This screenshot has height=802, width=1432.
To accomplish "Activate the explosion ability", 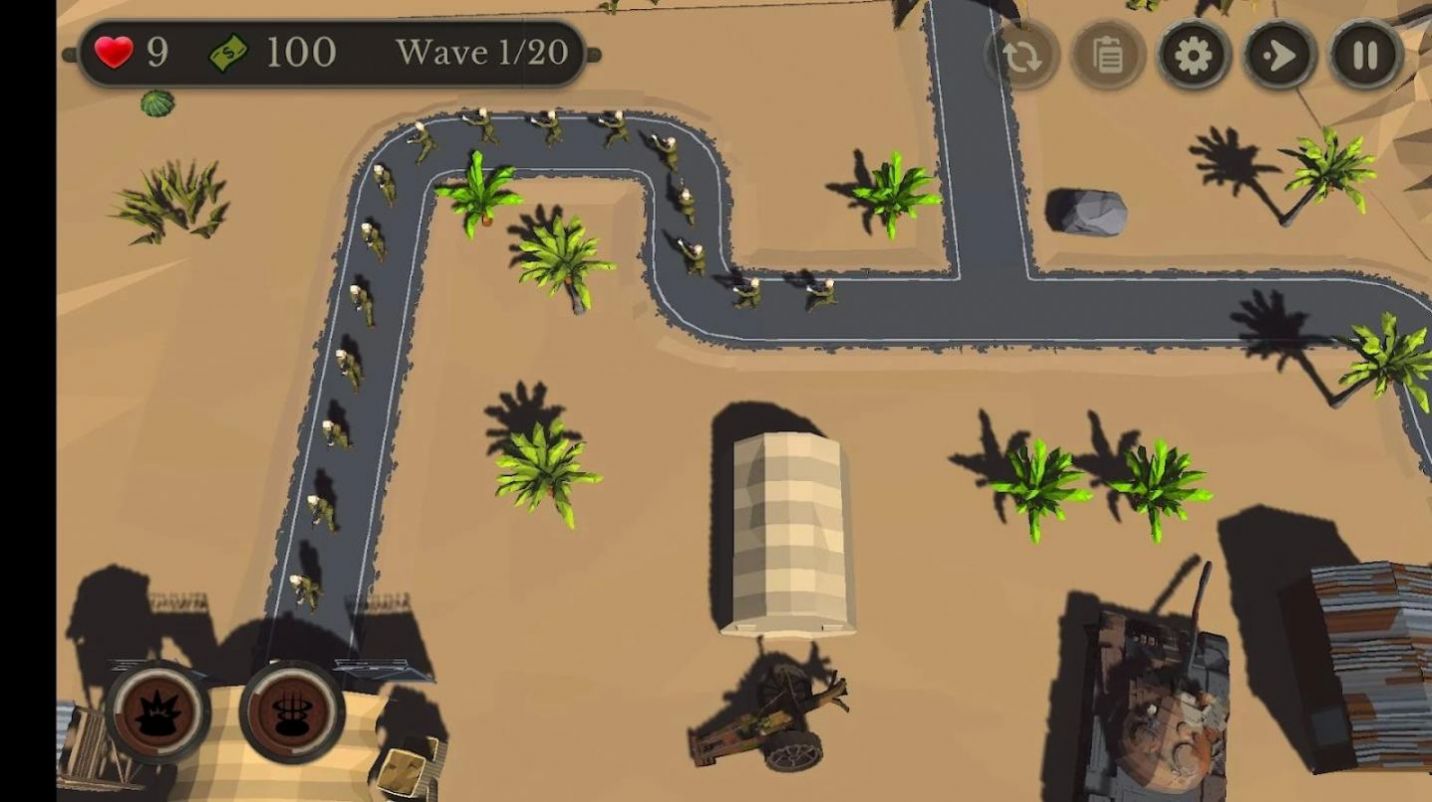I will click(x=158, y=713).
